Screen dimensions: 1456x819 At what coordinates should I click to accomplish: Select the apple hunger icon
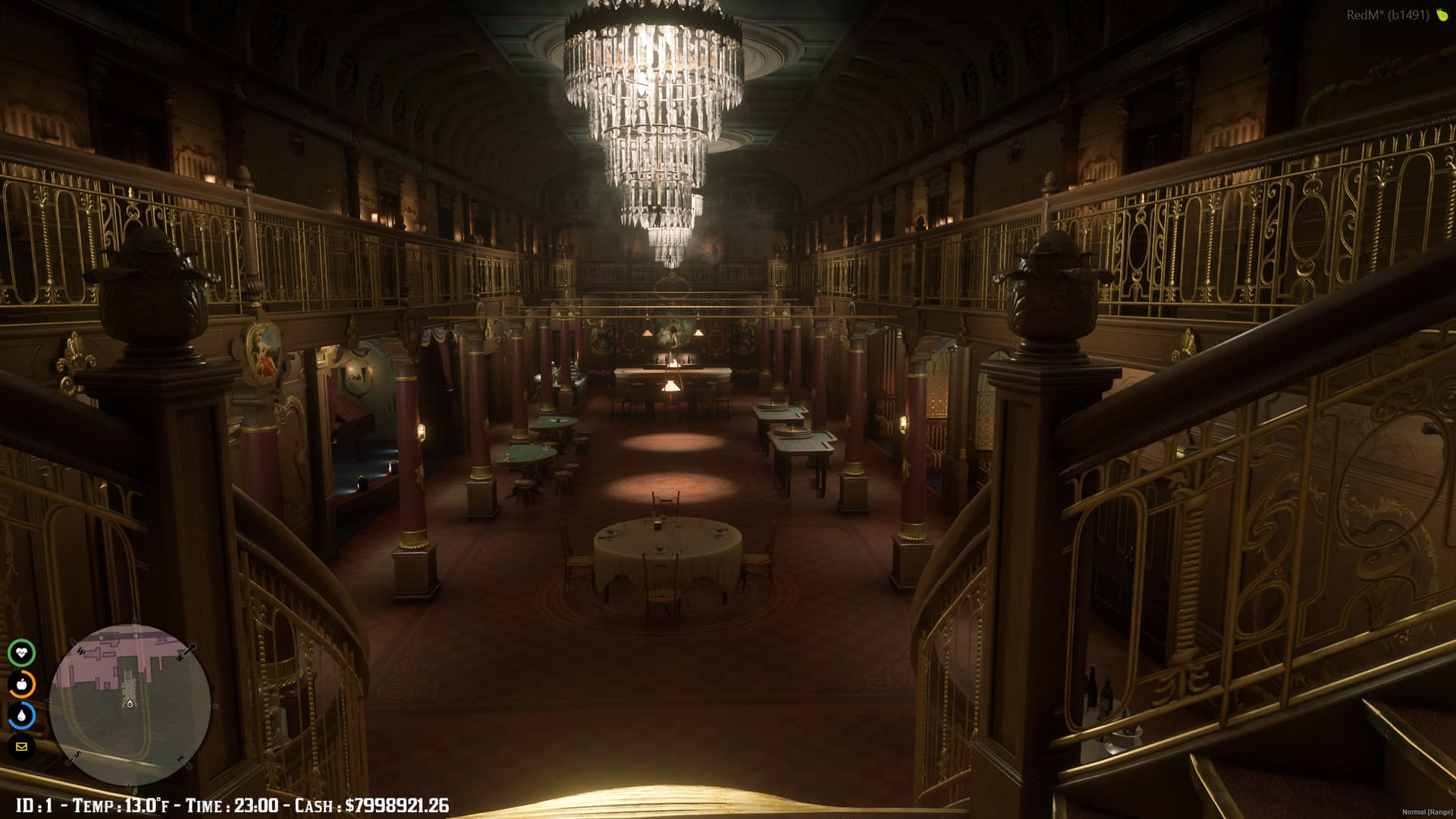[23, 682]
